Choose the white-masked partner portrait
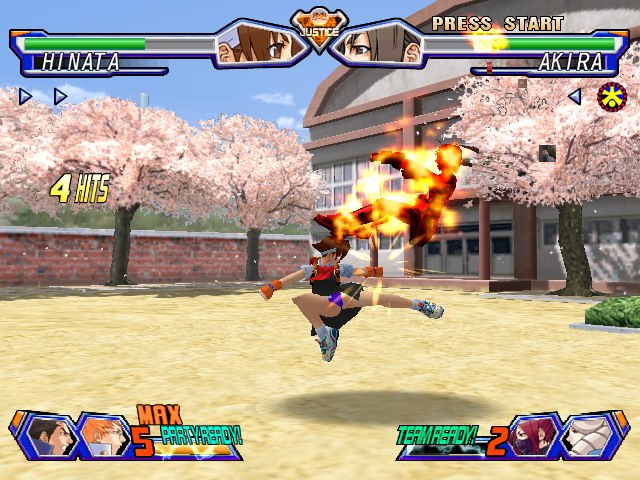This screenshot has height=480, width=640. pos(588,436)
